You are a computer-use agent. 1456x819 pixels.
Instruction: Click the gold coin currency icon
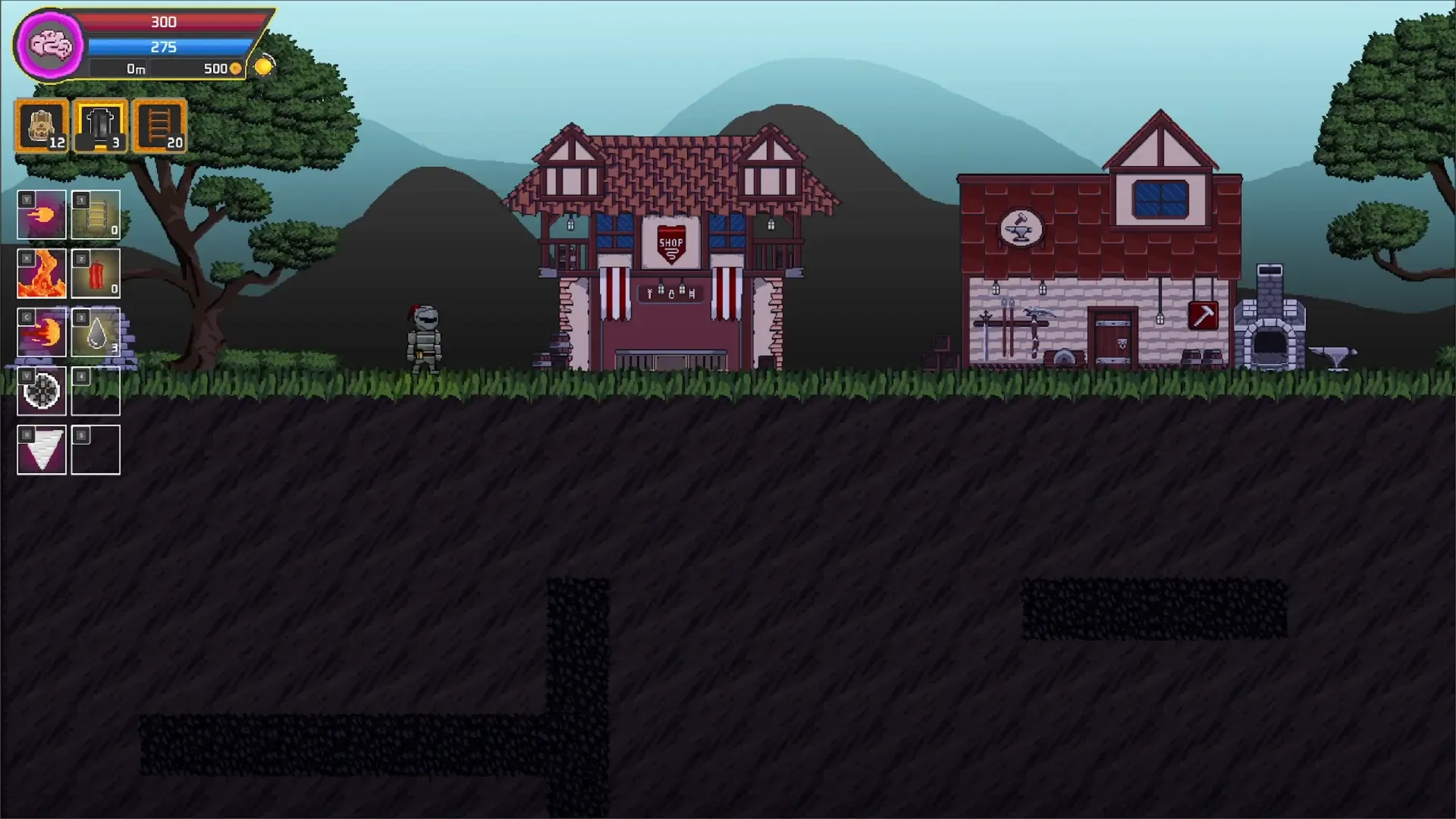pos(264,65)
